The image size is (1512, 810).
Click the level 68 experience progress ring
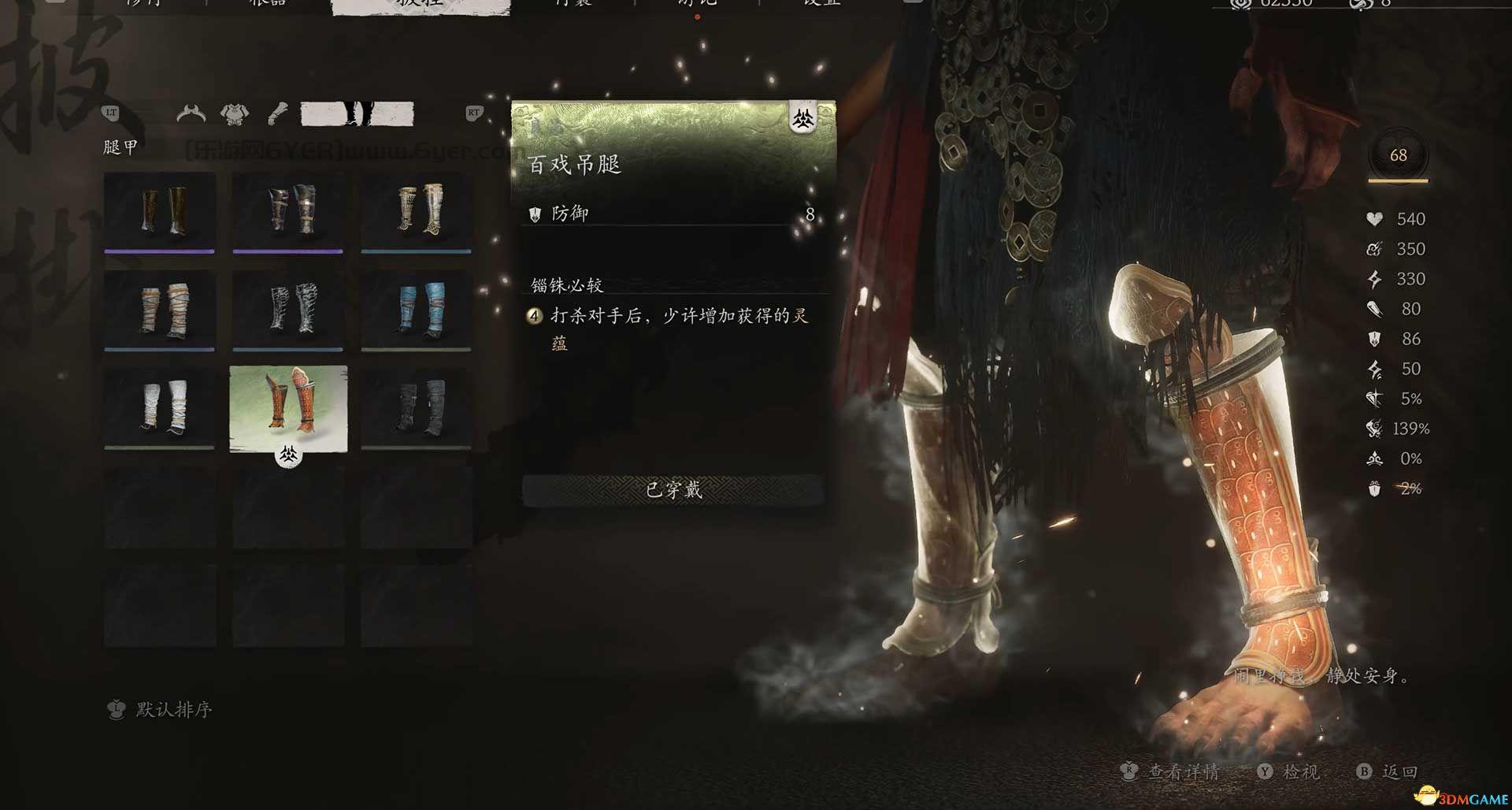(1398, 155)
